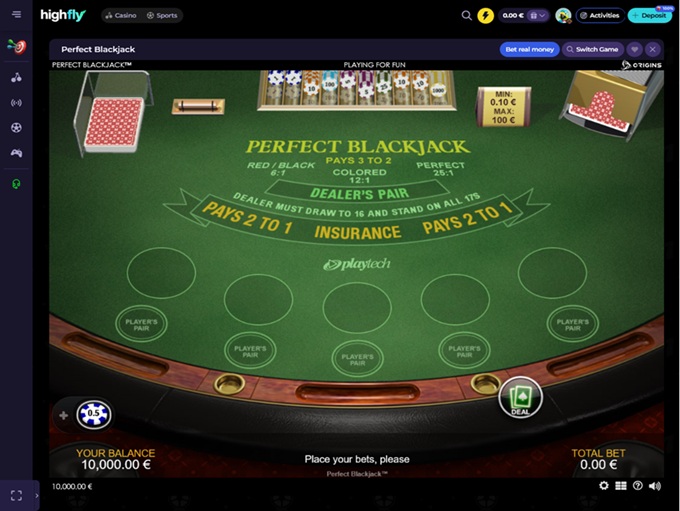Click the Bet real money button
This screenshot has width=680, height=511.
click(x=529, y=49)
